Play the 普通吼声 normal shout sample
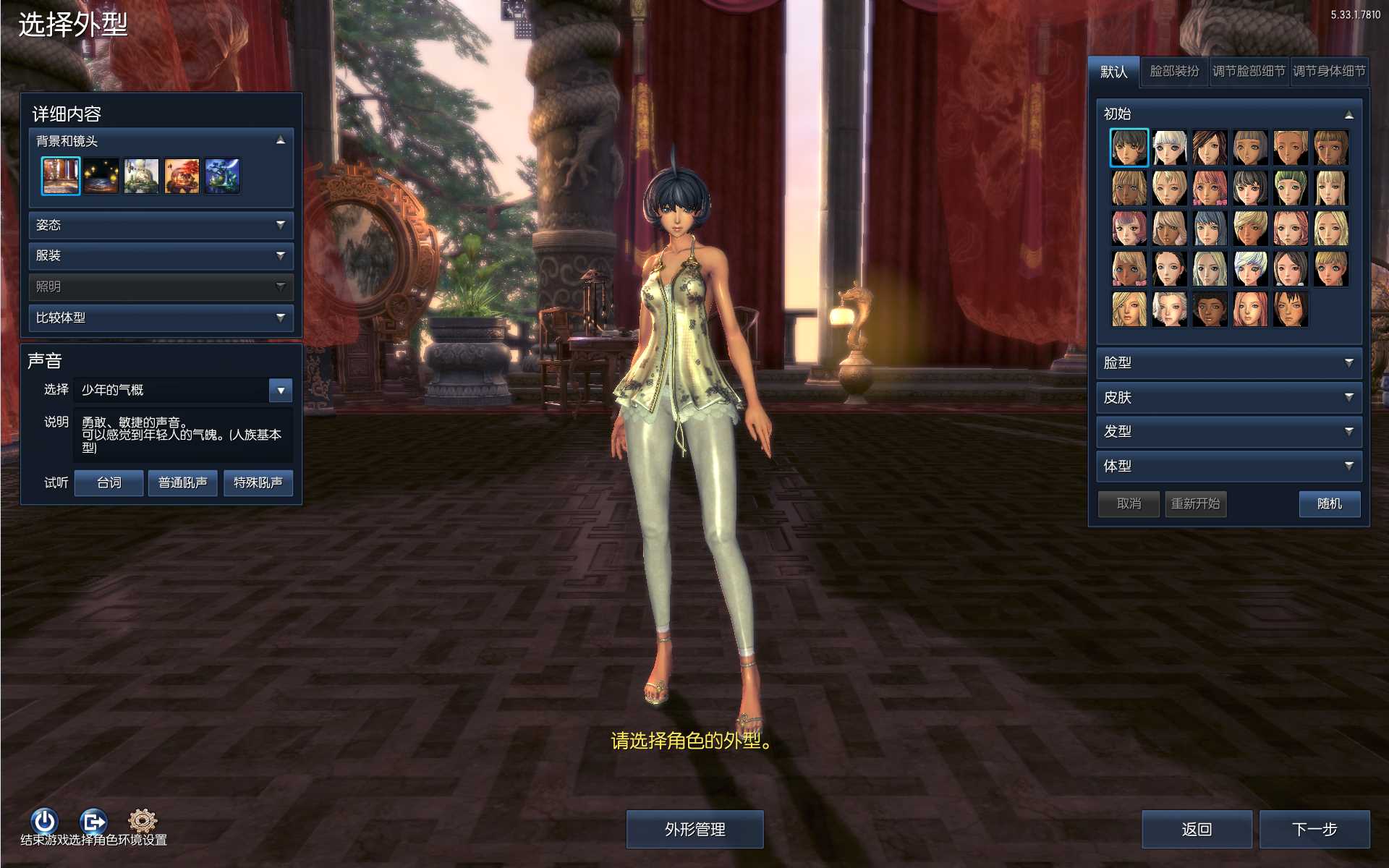 (x=182, y=482)
